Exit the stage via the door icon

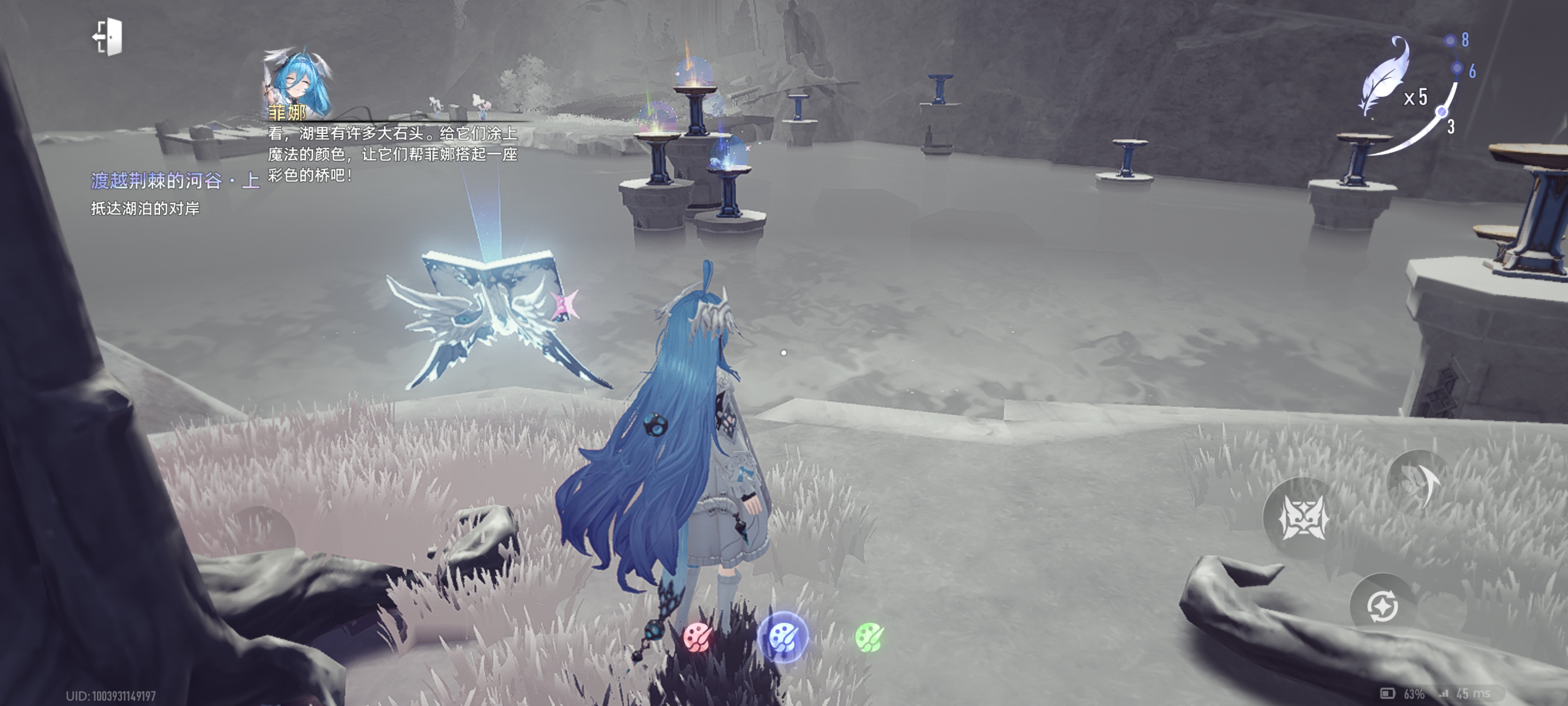click(108, 37)
